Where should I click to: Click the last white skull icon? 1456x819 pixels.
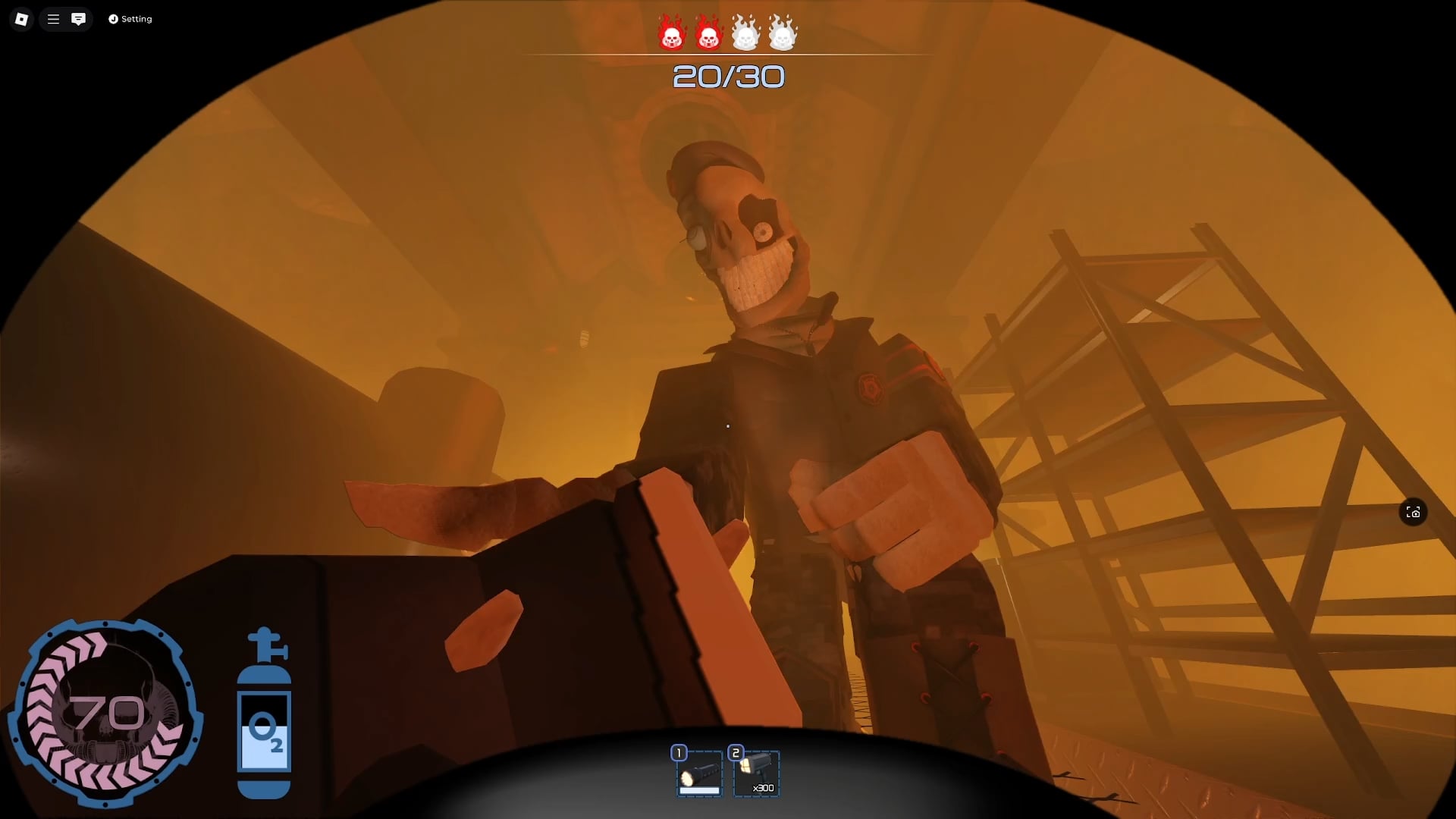(782, 33)
